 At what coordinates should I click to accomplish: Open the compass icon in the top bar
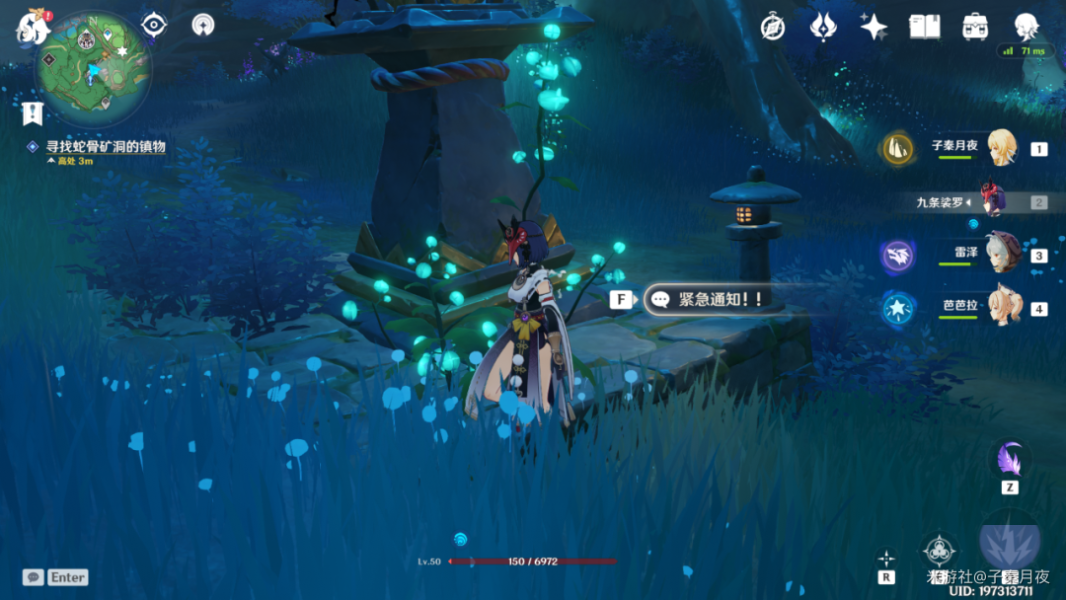coord(772,27)
